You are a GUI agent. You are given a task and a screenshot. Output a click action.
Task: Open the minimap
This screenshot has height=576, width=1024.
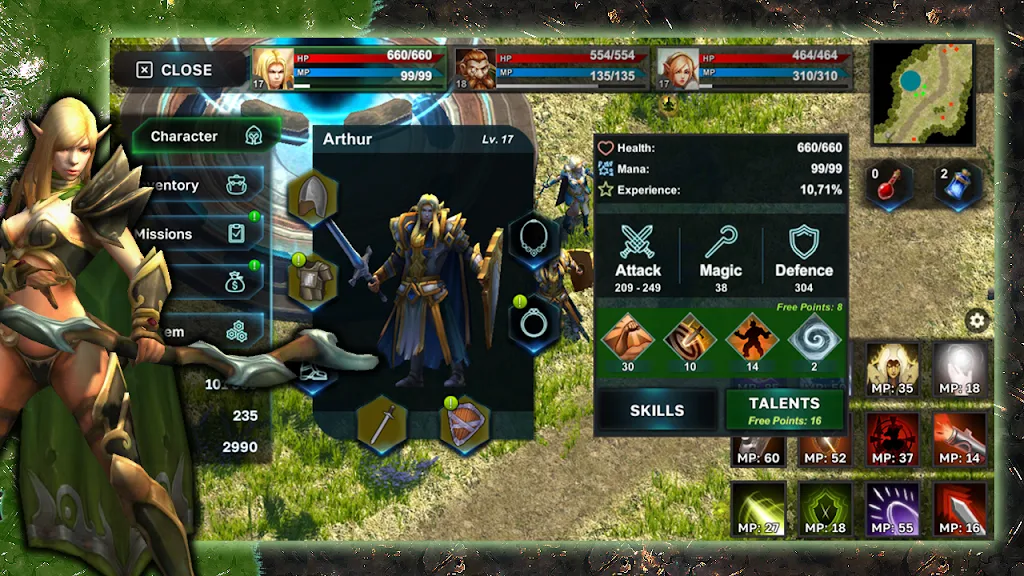click(x=923, y=93)
